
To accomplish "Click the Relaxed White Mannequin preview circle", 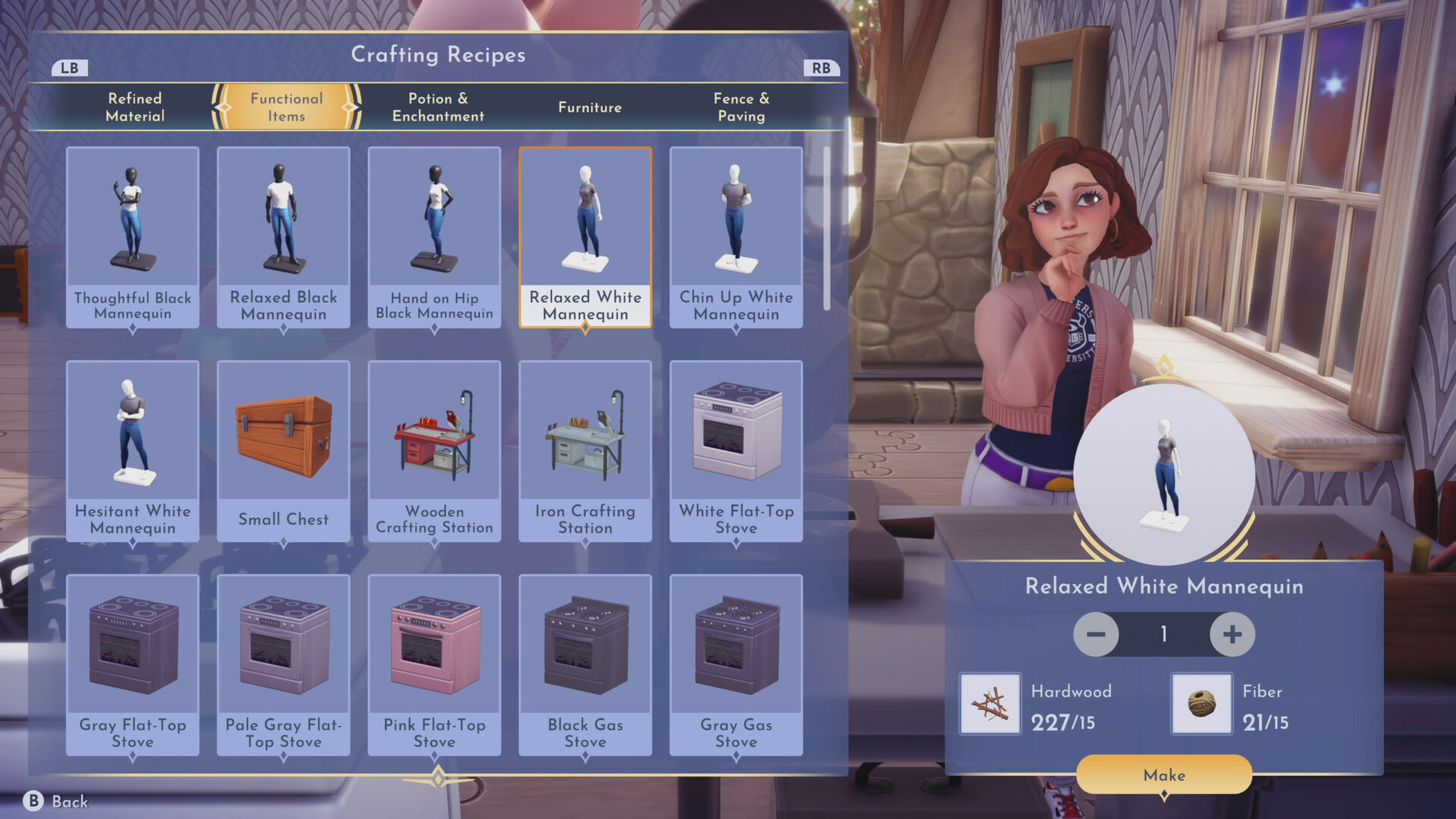I will 1164,474.
